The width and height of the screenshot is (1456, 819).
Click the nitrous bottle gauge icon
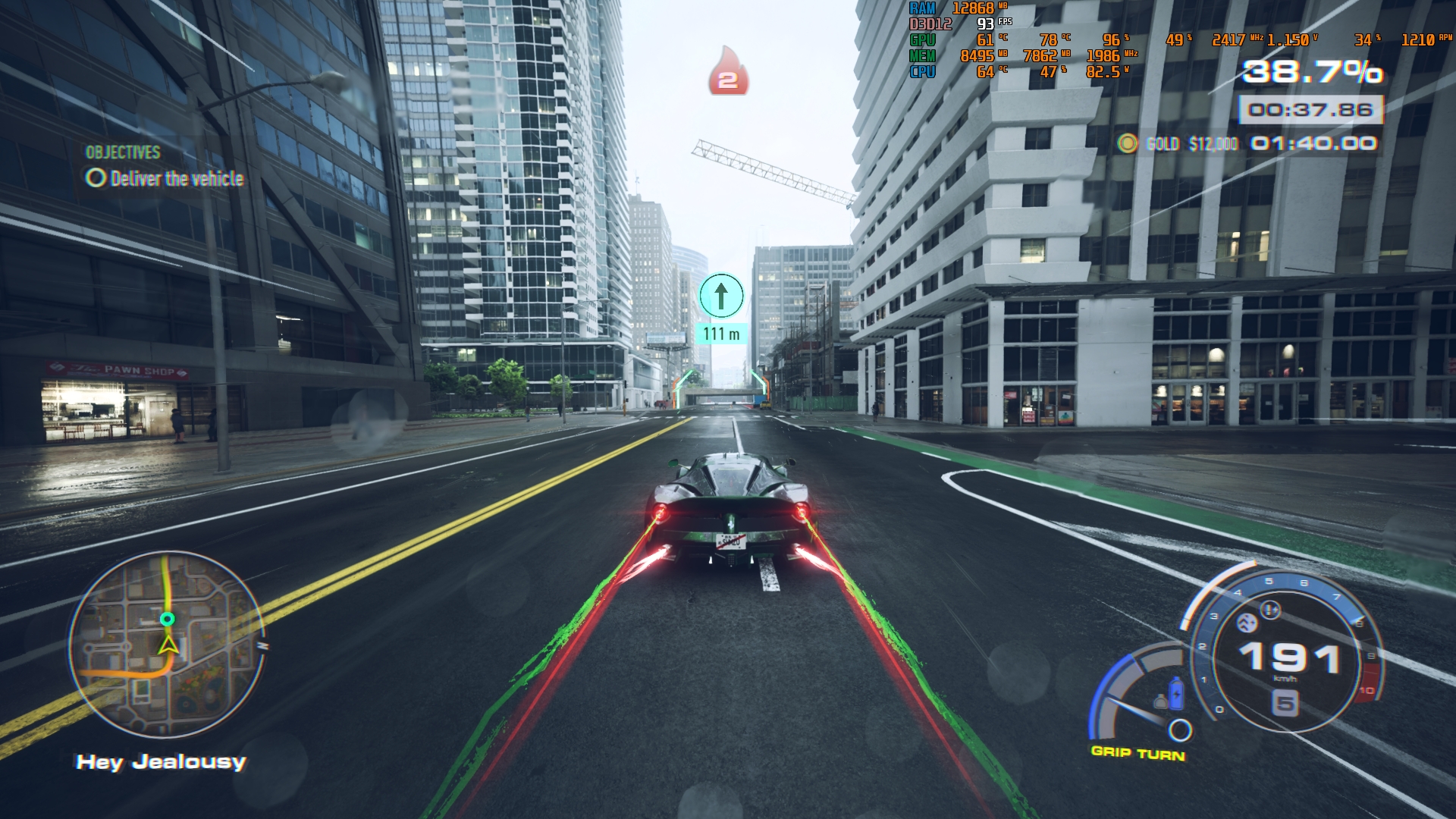tap(1176, 692)
